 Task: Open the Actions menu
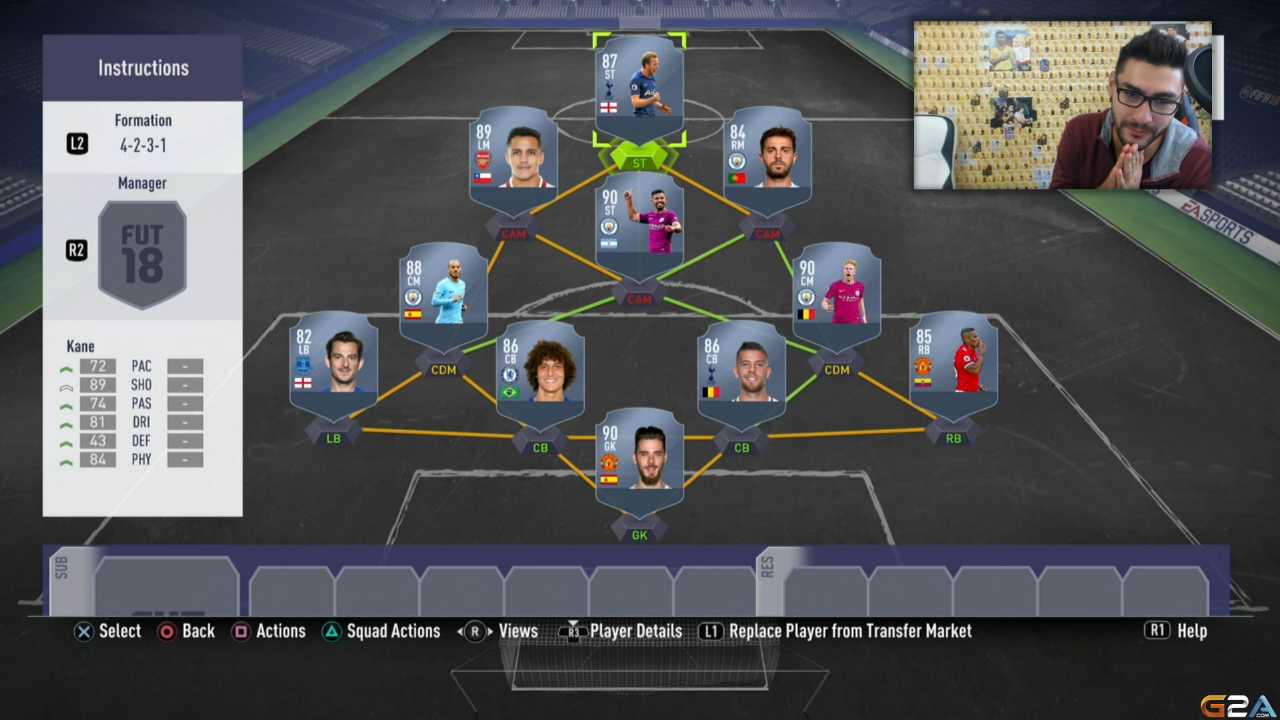(268, 631)
